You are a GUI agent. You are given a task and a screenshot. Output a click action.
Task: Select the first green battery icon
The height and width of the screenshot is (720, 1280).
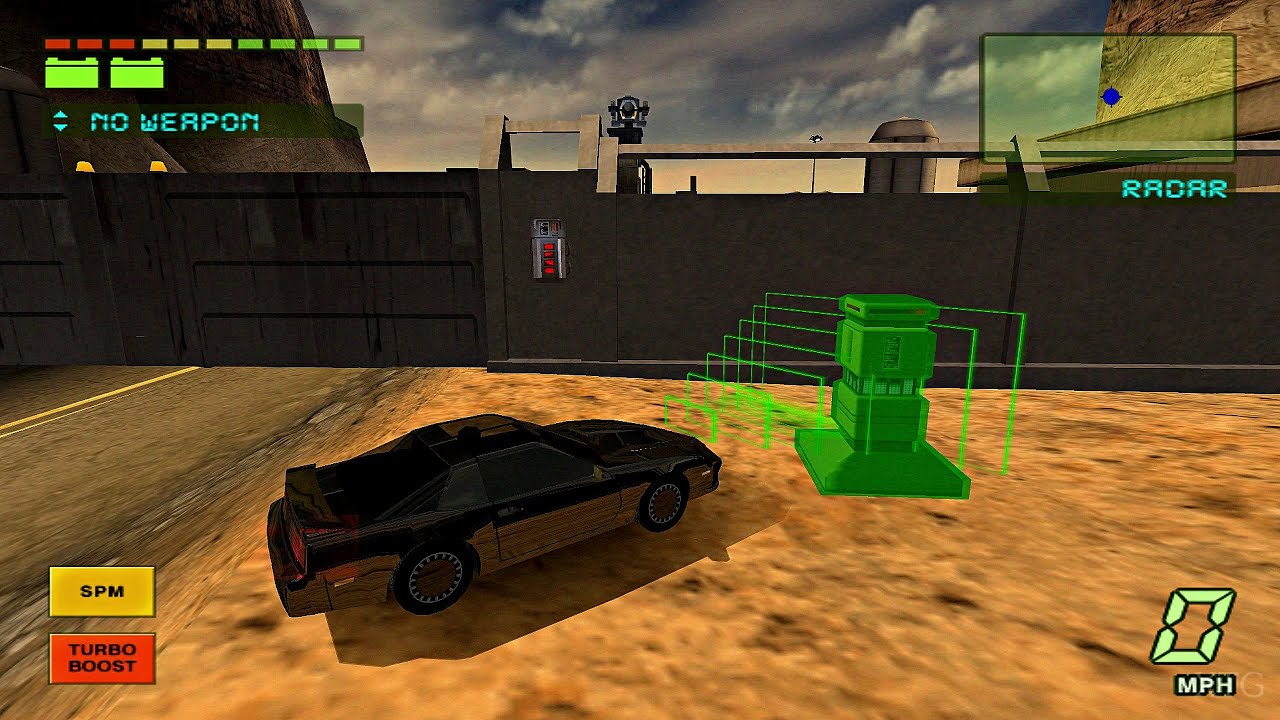tap(70, 71)
